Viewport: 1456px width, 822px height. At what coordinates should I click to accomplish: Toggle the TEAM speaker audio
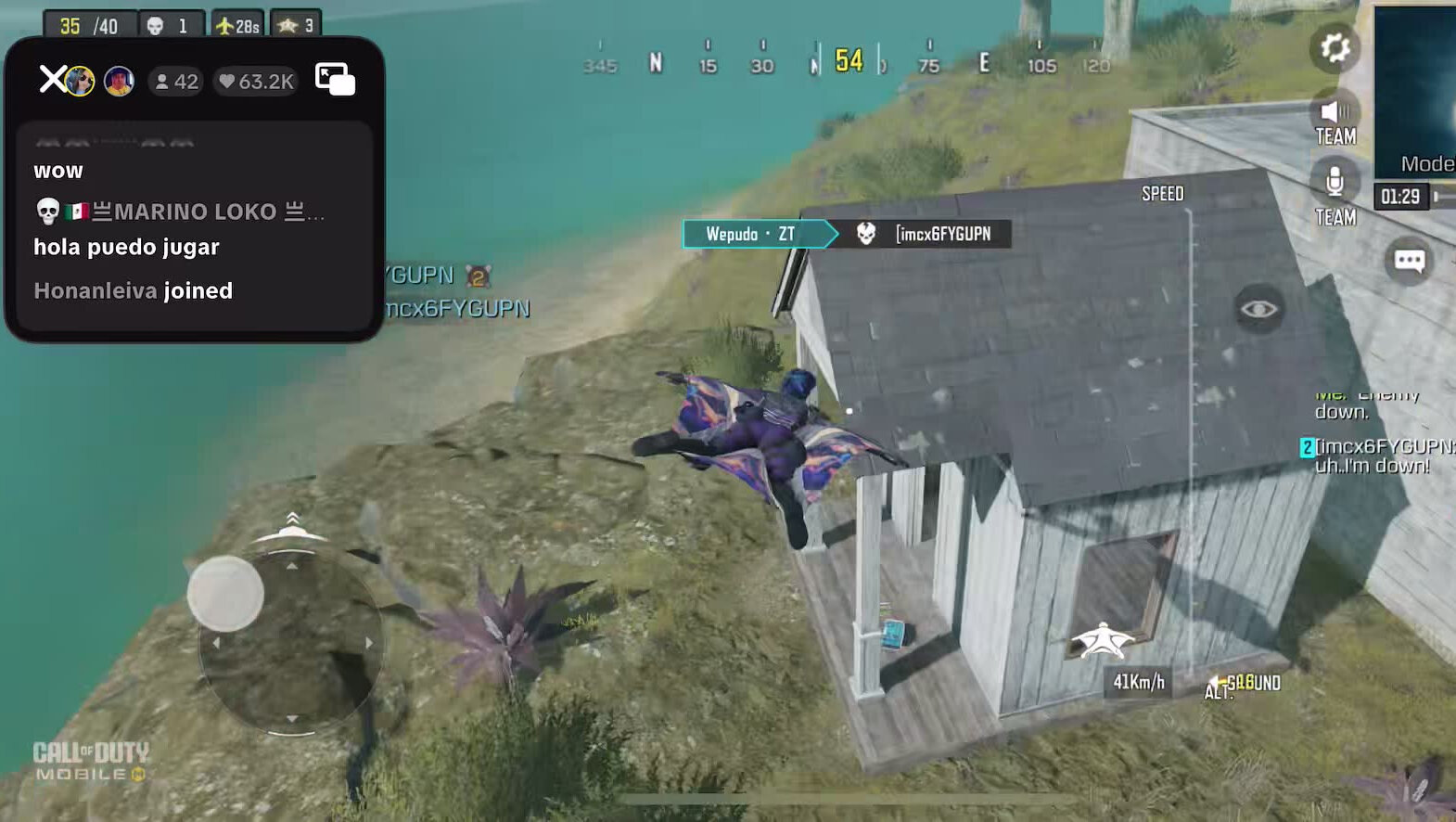coord(1335,113)
